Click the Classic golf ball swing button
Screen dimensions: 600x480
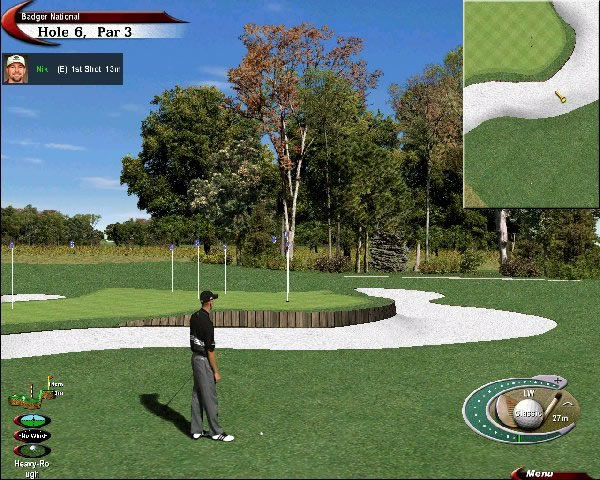(527, 413)
